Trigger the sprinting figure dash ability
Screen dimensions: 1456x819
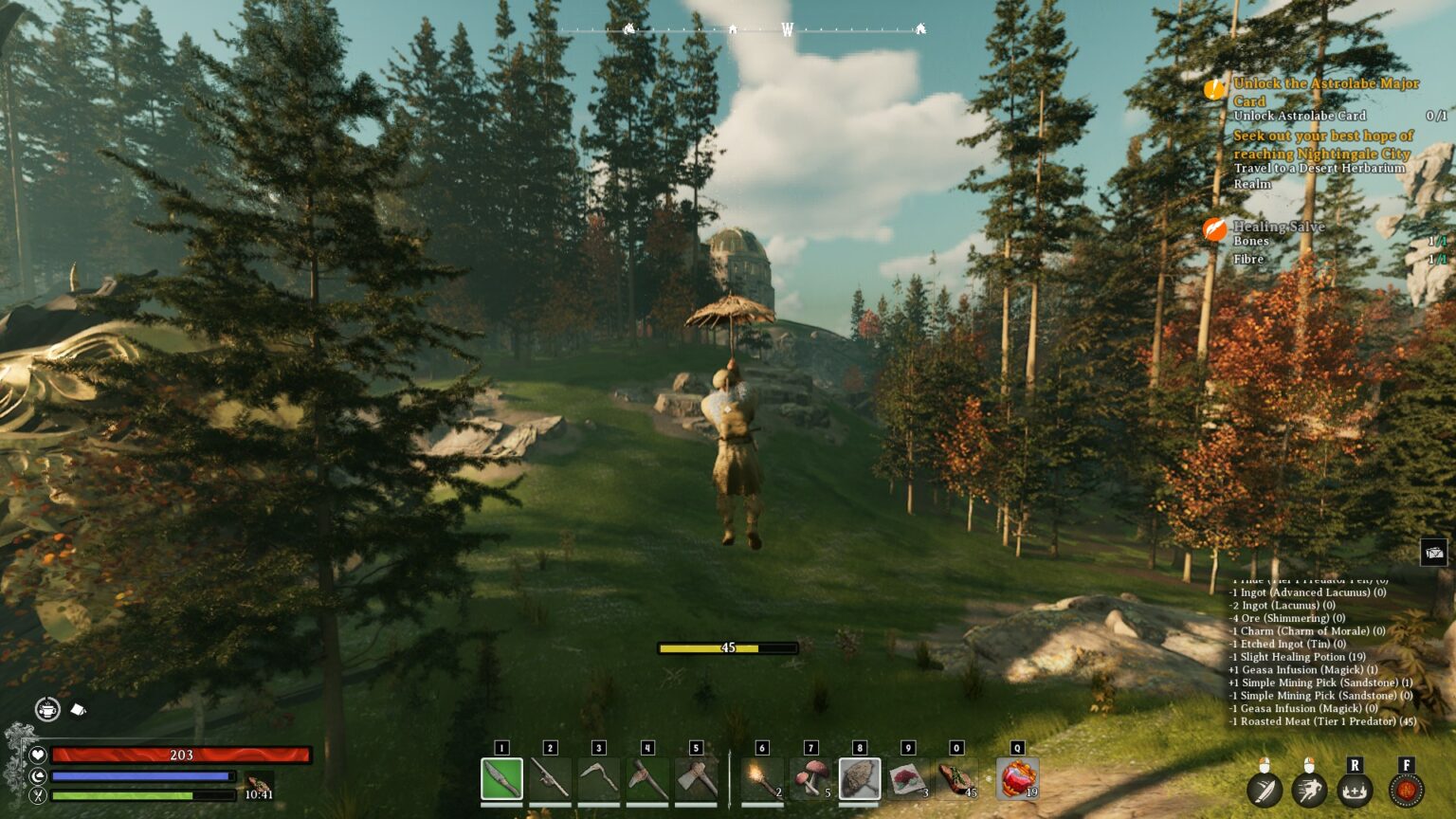(x=1309, y=789)
